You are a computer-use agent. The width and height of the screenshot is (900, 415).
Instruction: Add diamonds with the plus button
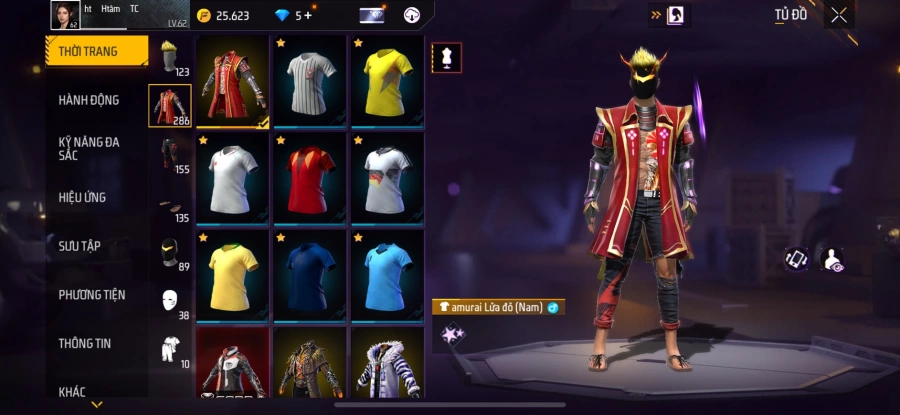(x=308, y=15)
